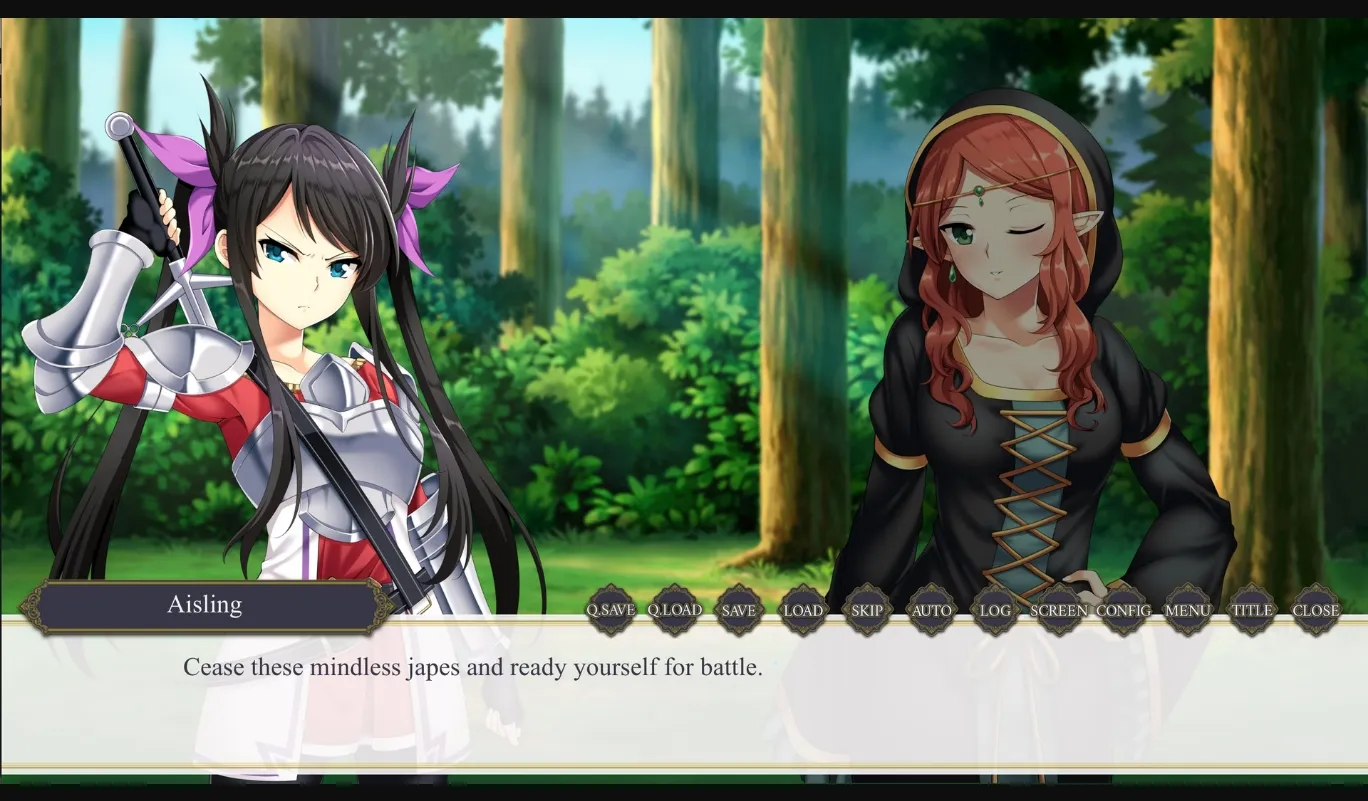The width and height of the screenshot is (1368, 801).
Task: Capture a screenshot with SCREEN
Action: [1058, 609]
